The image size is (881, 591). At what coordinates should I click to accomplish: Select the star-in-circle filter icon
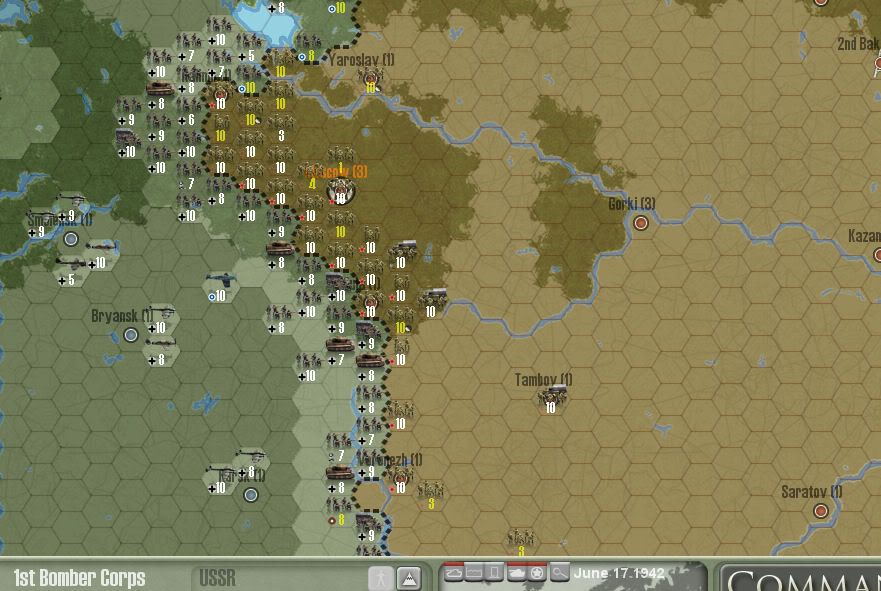537,573
